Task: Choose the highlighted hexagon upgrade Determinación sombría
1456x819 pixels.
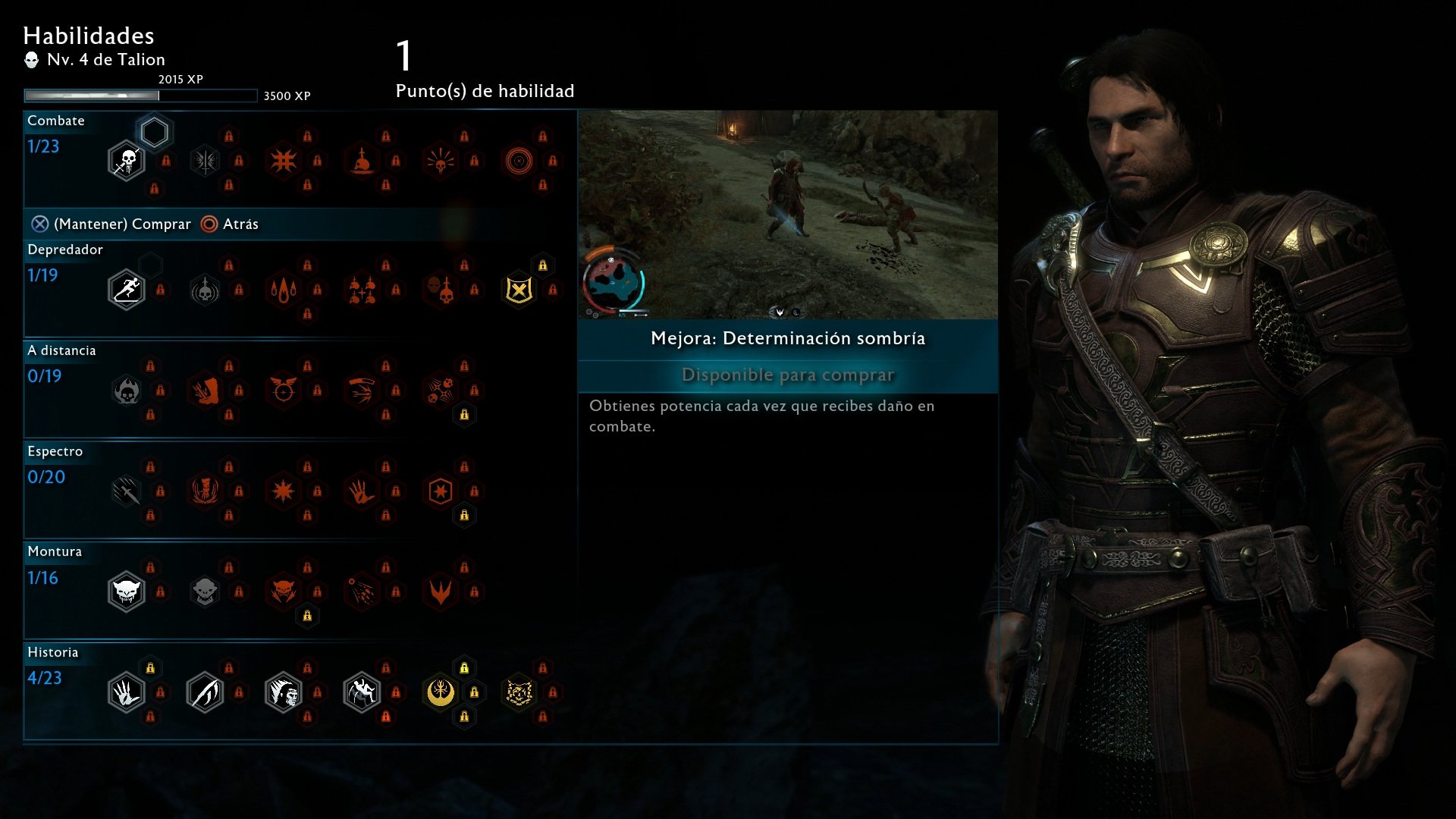Action: tap(154, 133)
